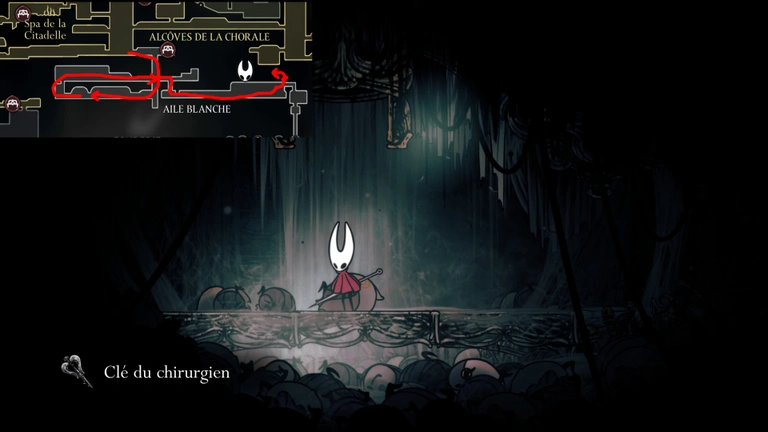Screen dimensions: 768x432
Task: Click the Clé du chirurgien key icon
Action: pos(77,371)
